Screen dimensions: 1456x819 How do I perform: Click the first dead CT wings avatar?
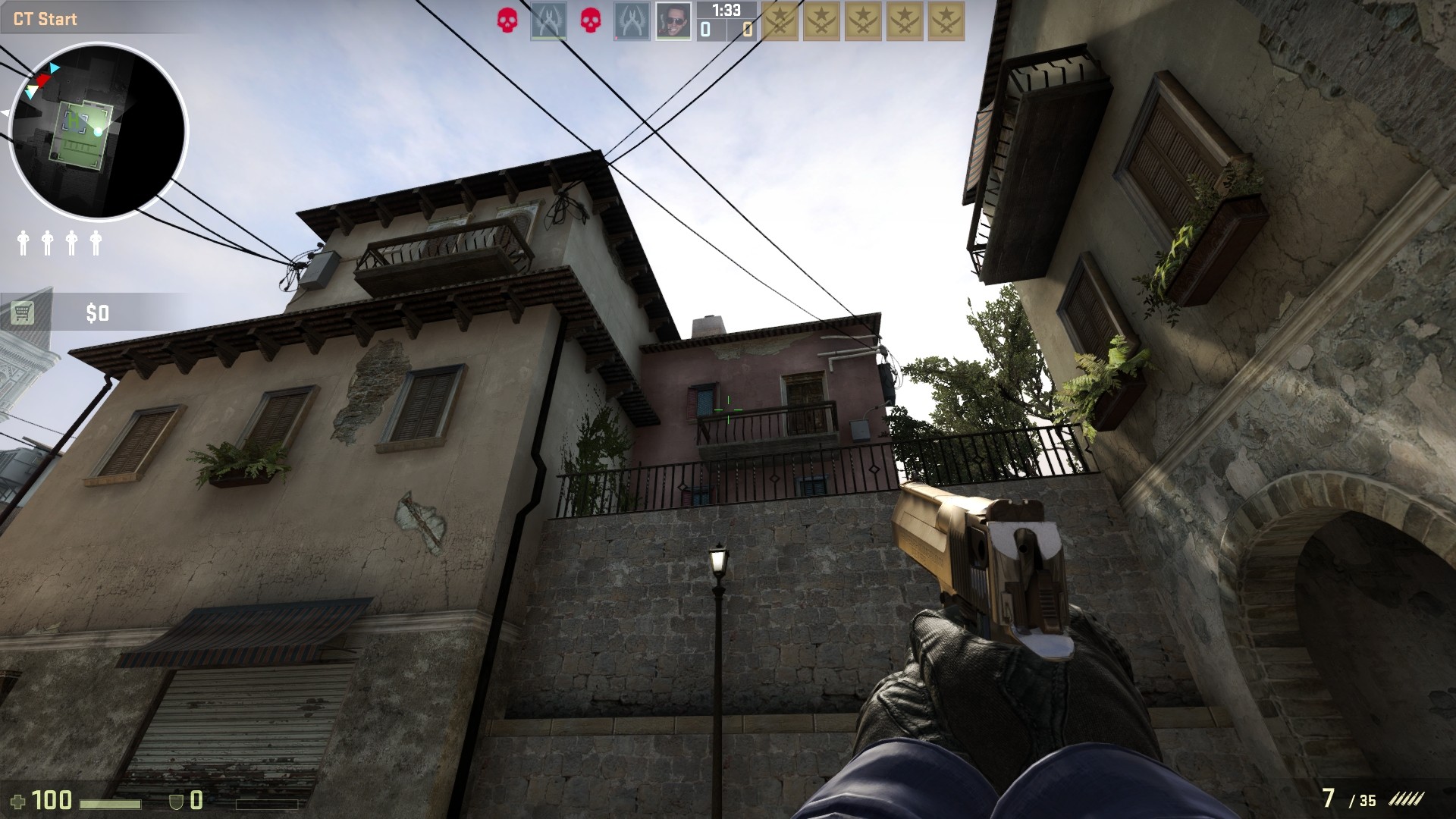pyautogui.click(x=548, y=20)
